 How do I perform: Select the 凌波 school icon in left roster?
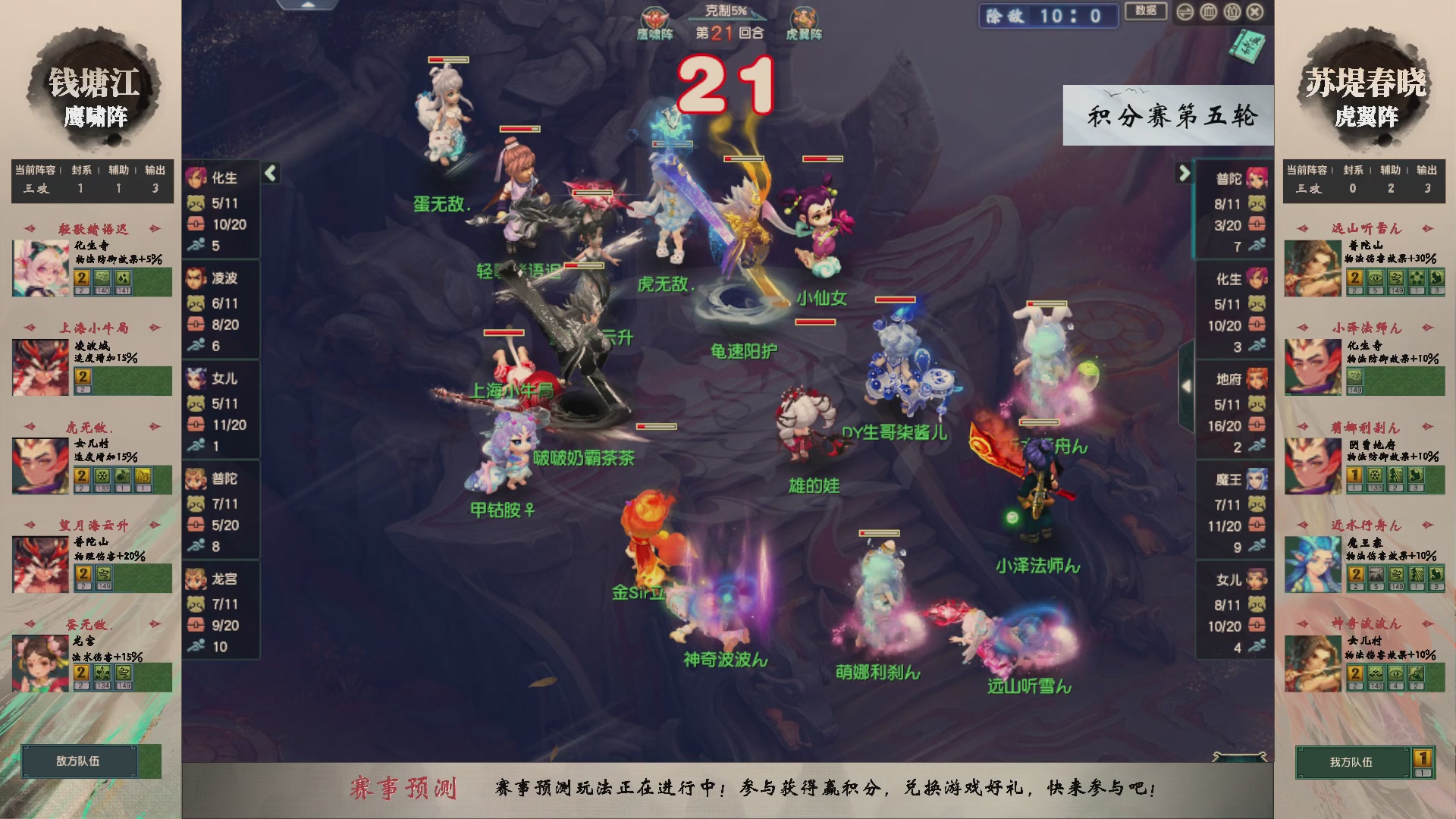[194, 277]
